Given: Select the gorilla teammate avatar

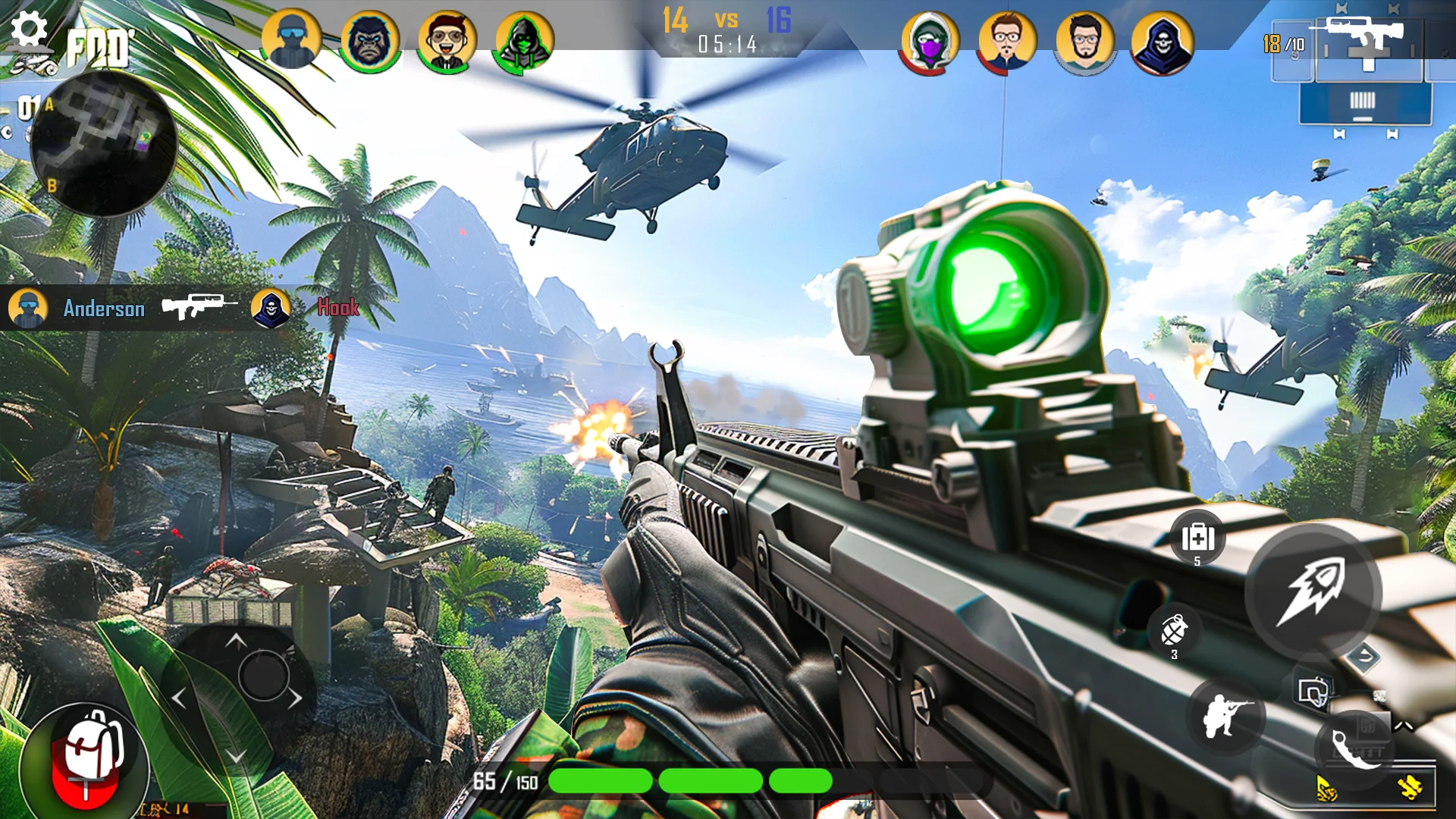Looking at the screenshot, I should (x=370, y=40).
